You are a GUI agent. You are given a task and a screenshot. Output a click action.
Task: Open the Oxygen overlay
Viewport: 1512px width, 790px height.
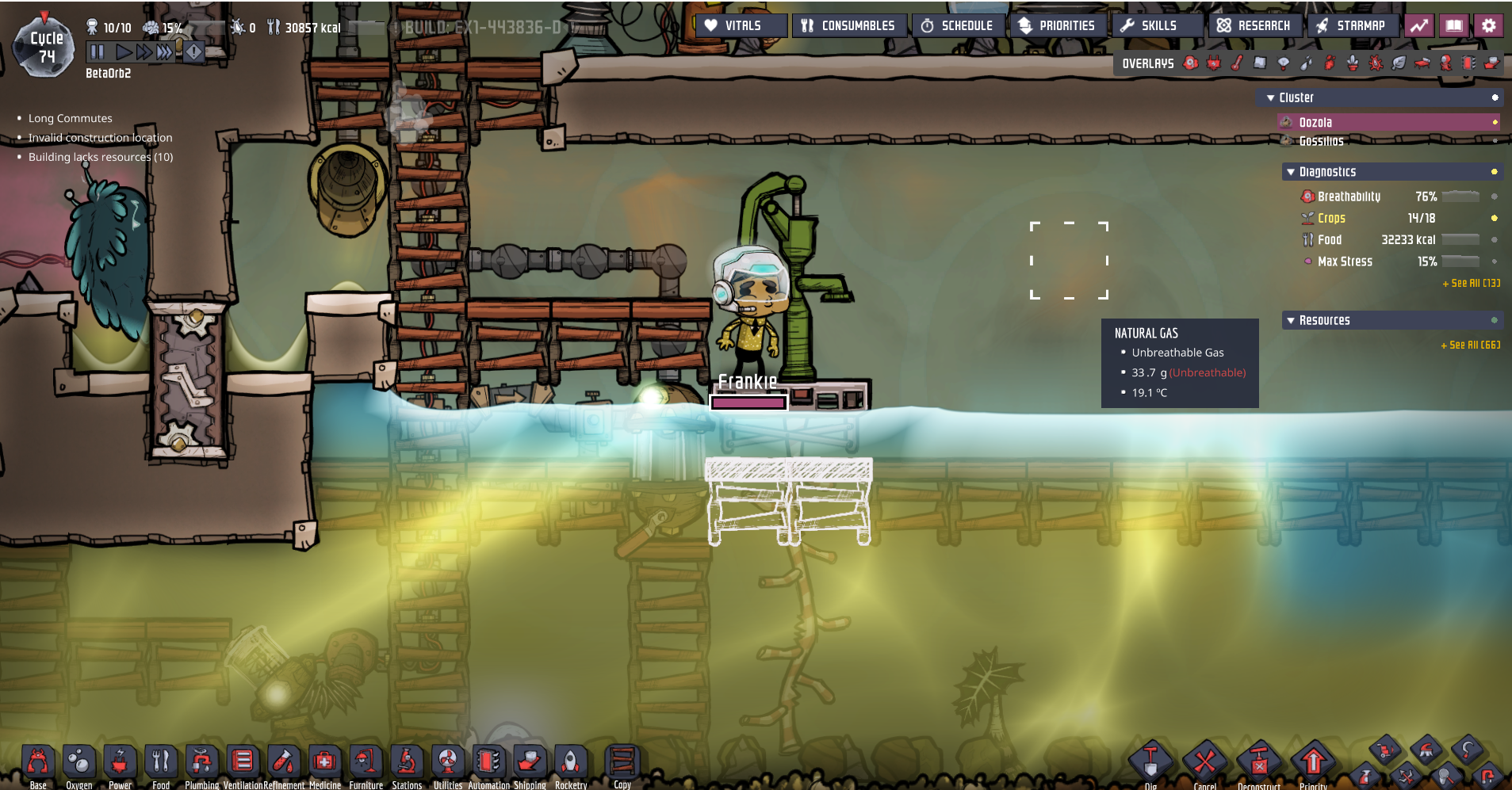1190,63
